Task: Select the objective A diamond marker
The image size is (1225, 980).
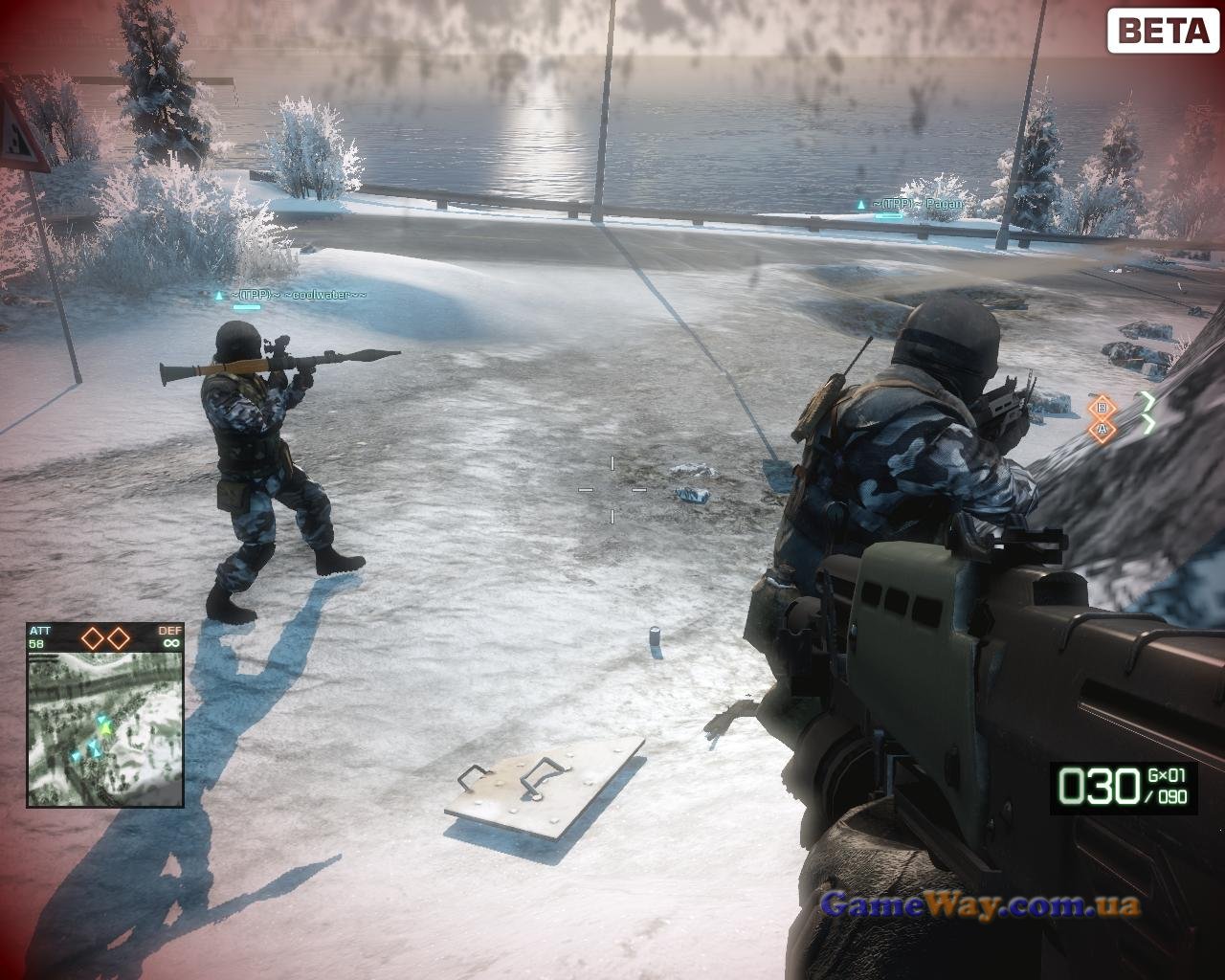Action: point(1102,430)
